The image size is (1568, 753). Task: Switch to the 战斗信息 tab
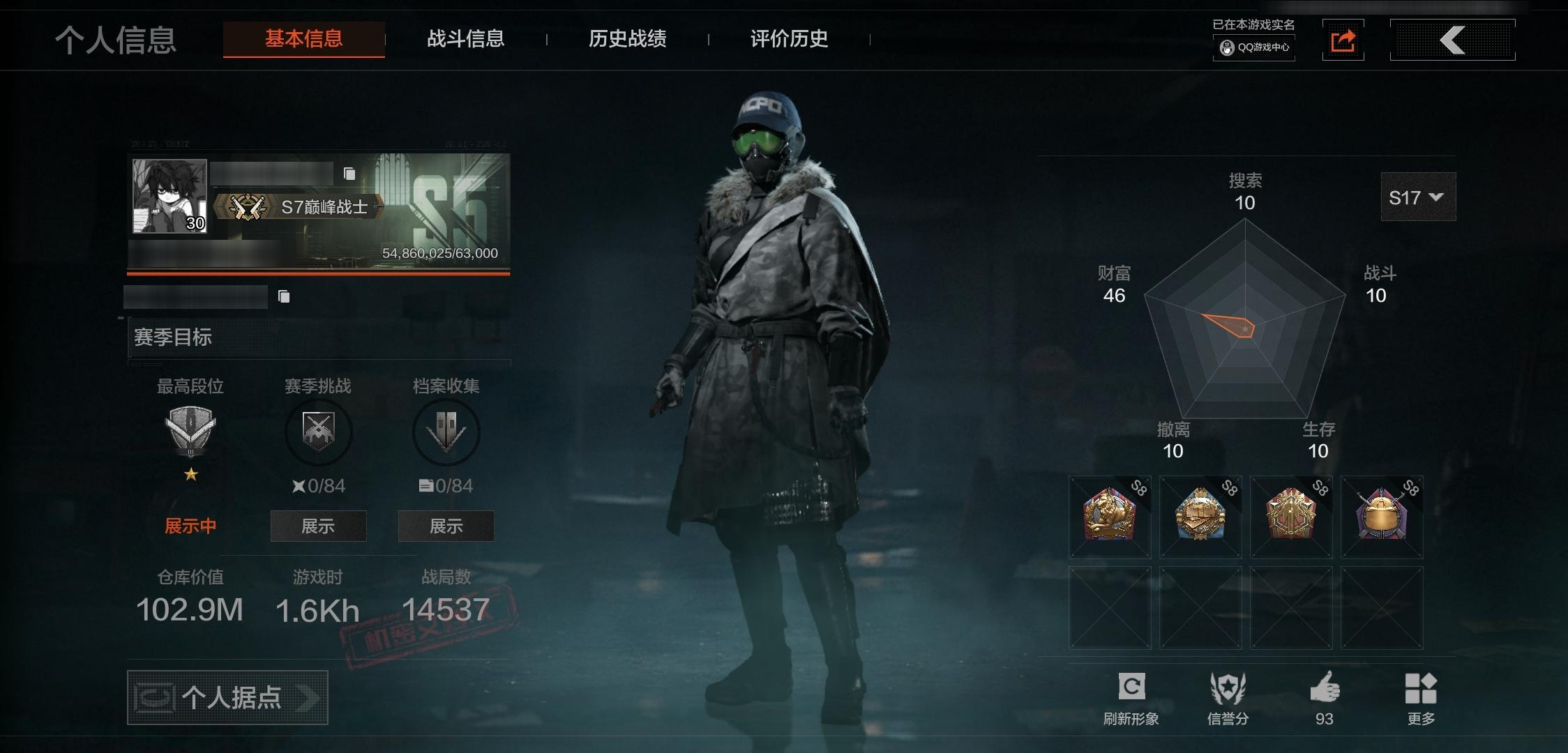[465, 40]
